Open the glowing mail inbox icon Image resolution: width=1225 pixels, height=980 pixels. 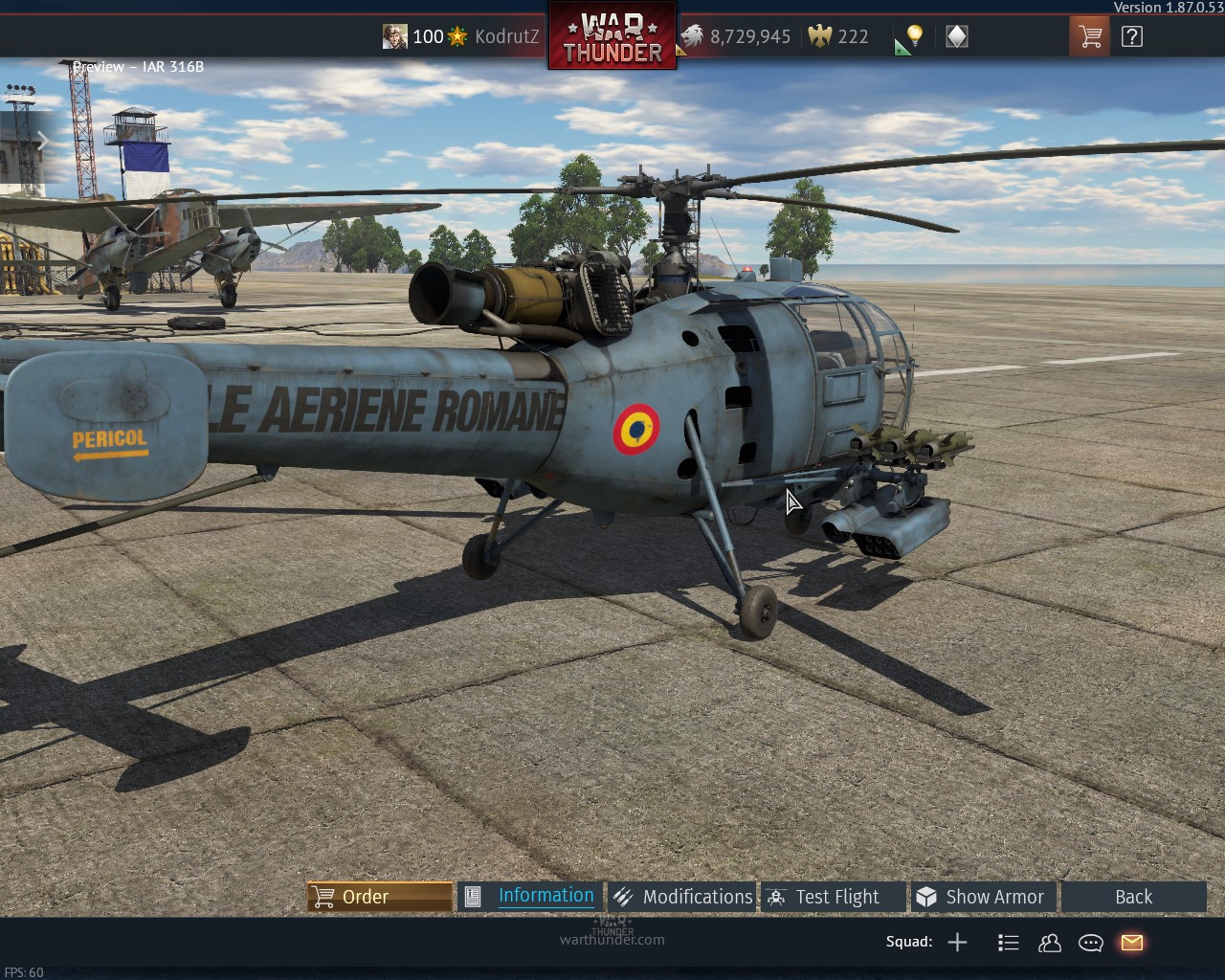click(1131, 943)
